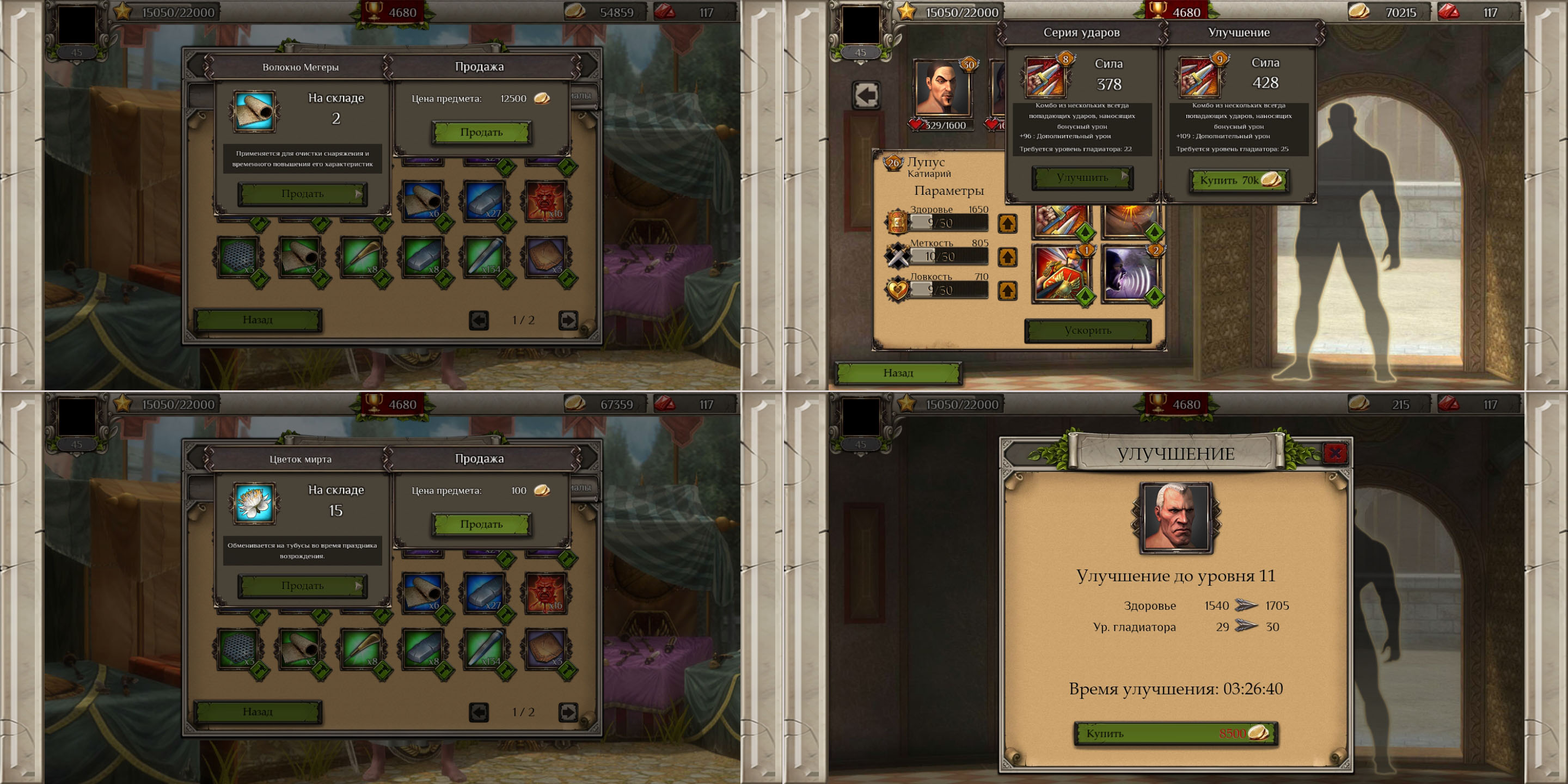Raise Ловкость with its orange arrow

(1007, 290)
